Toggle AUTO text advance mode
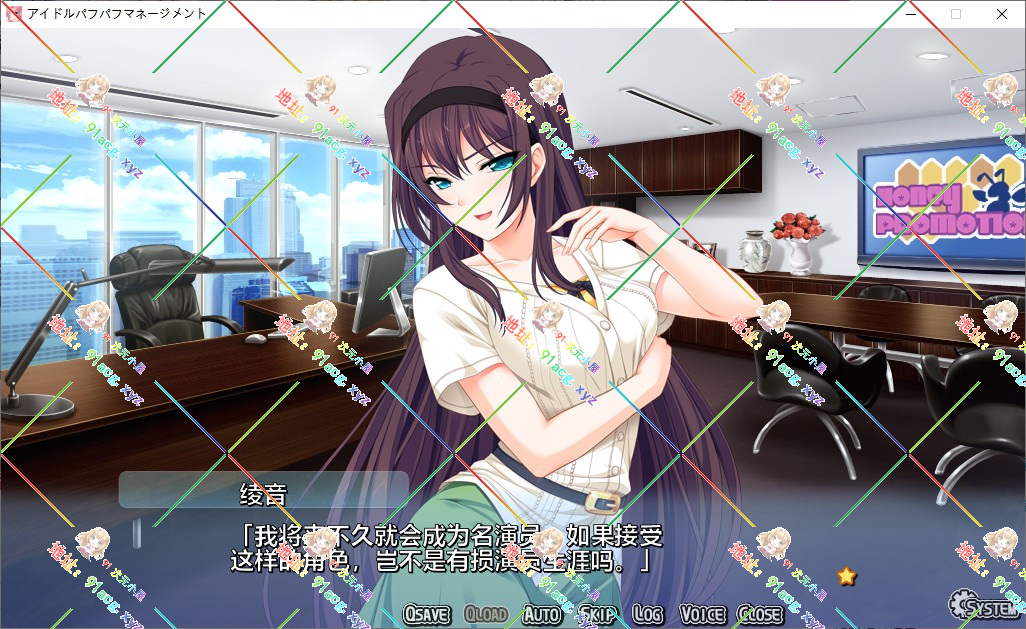1026x629 pixels. click(542, 614)
